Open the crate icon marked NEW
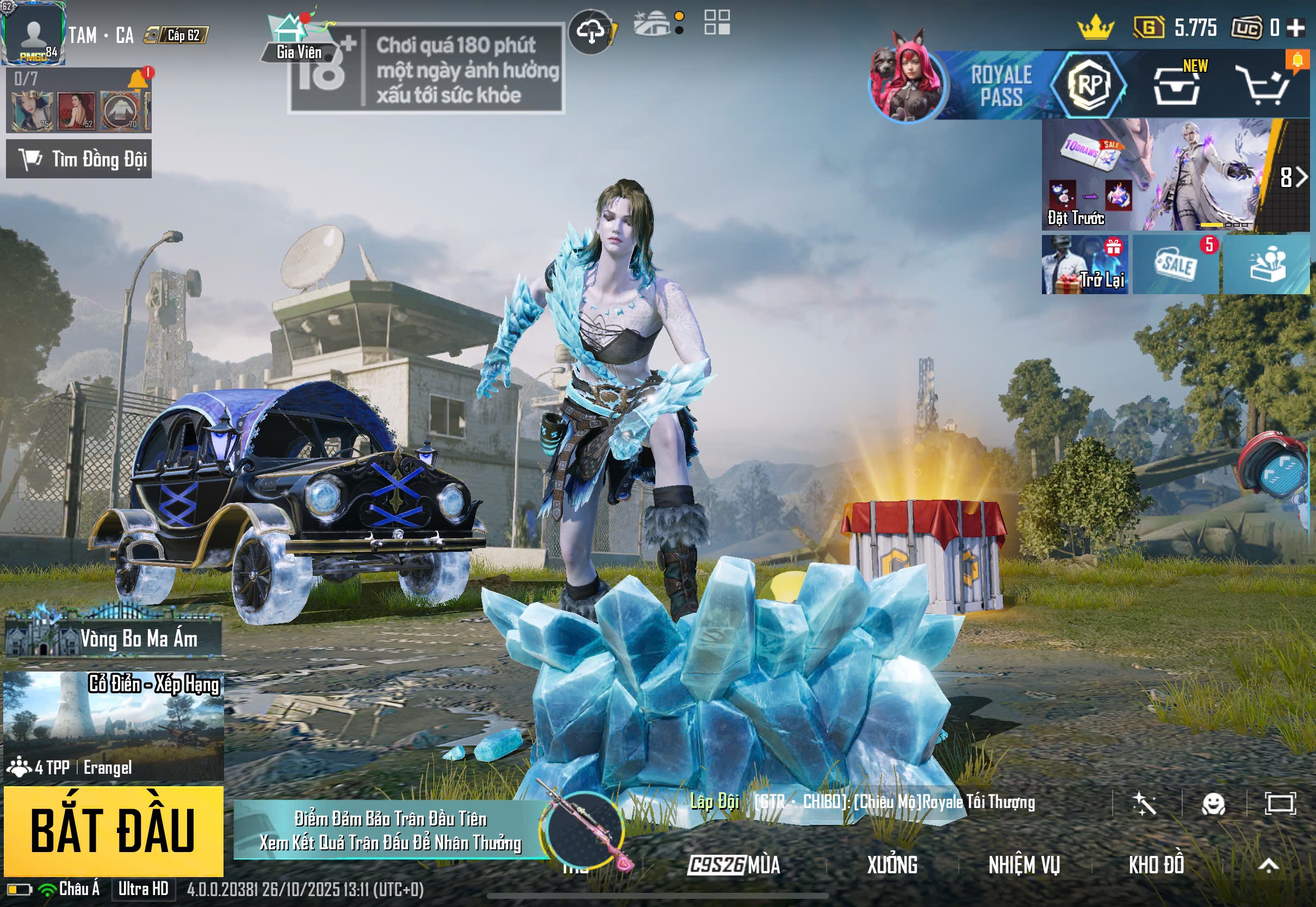The height and width of the screenshot is (907, 1316). 1176,86
